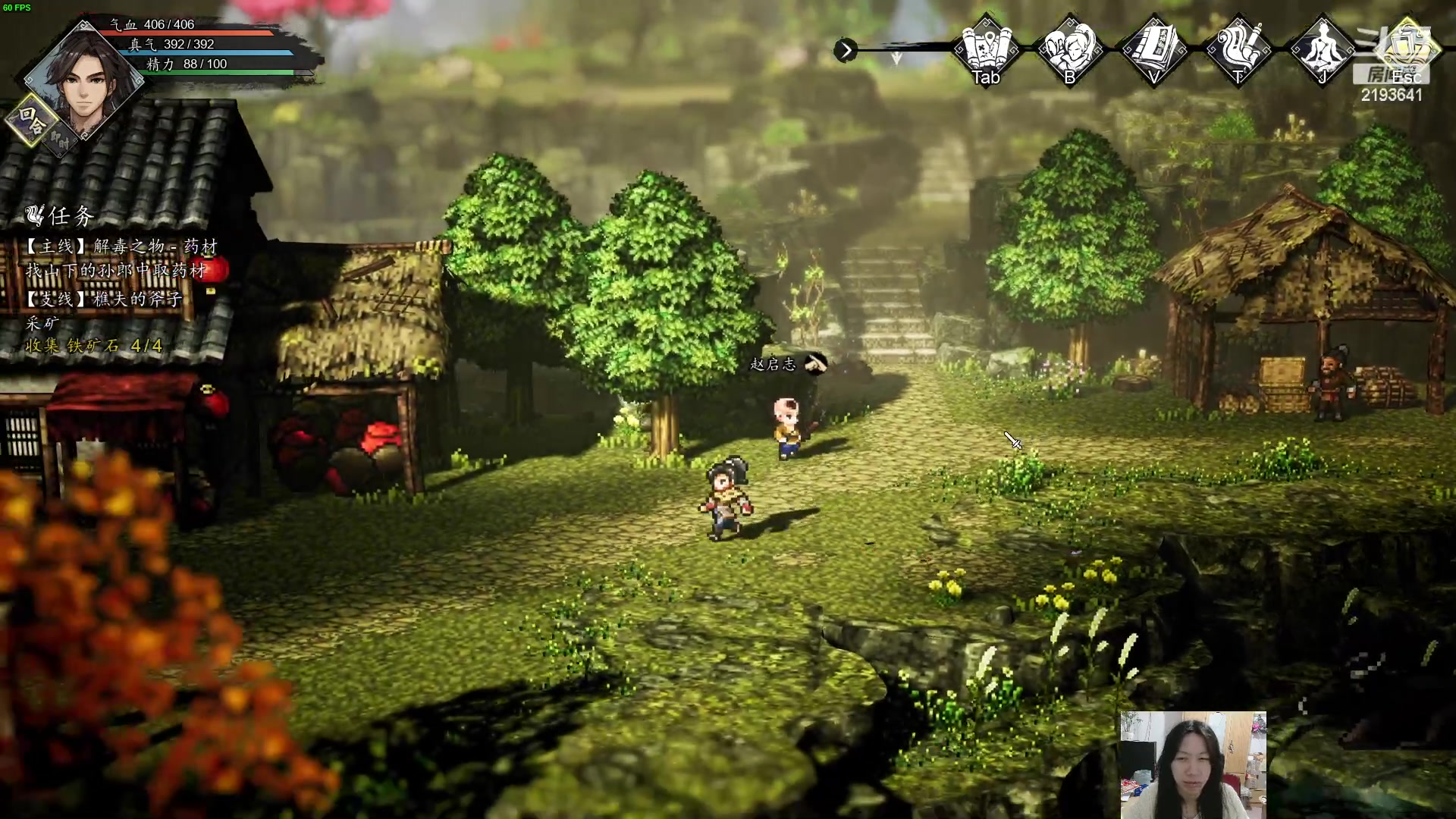Collapse the top menu bar arrow
Image resolution: width=1456 pixels, height=819 pixels.
(x=846, y=51)
